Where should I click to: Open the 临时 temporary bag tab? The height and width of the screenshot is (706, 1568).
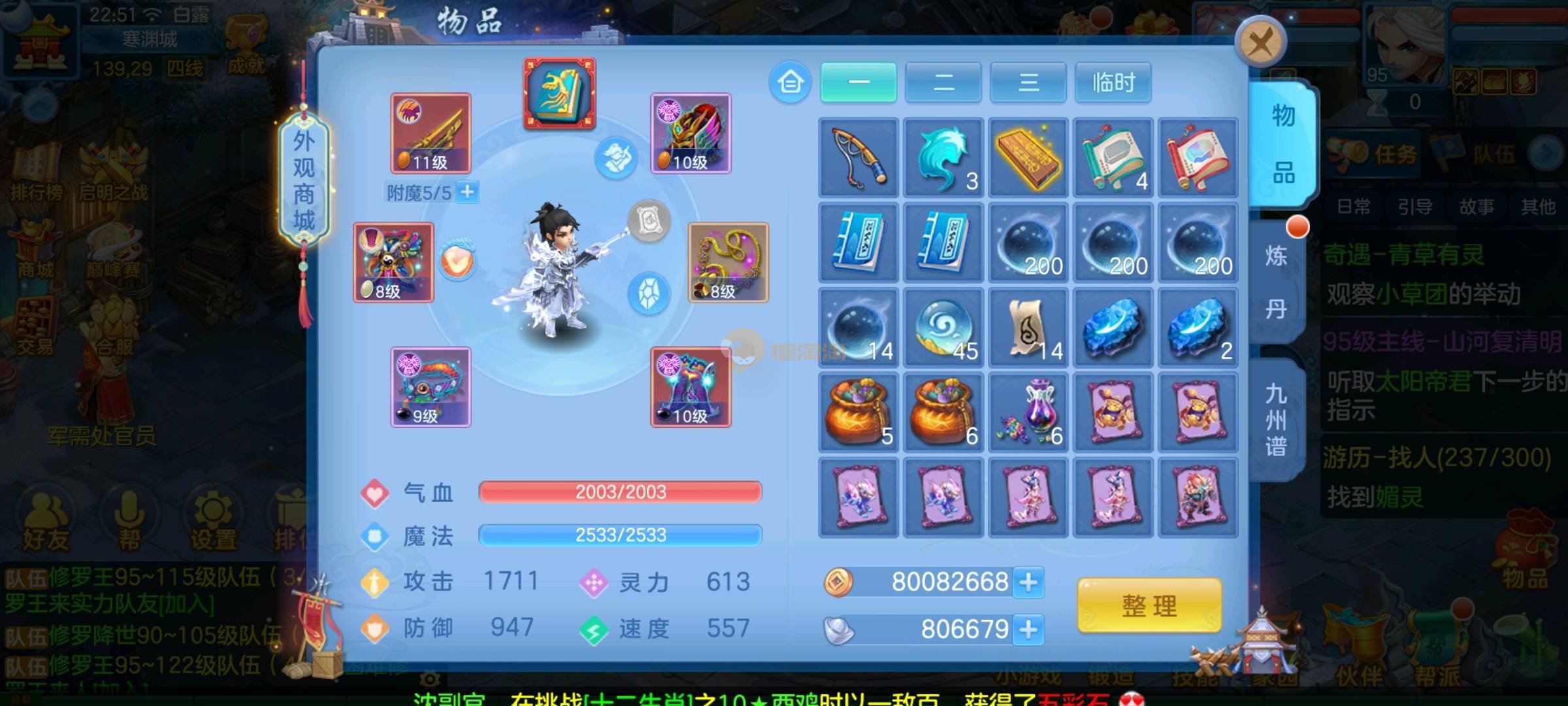(x=1113, y=82)
